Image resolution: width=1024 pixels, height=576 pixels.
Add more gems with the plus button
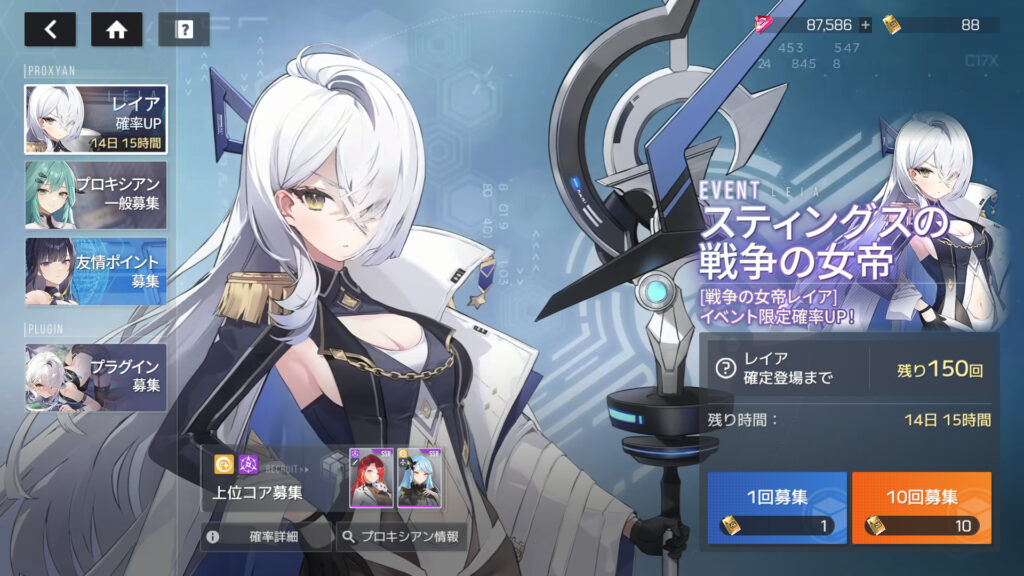[x=865, y=25]
